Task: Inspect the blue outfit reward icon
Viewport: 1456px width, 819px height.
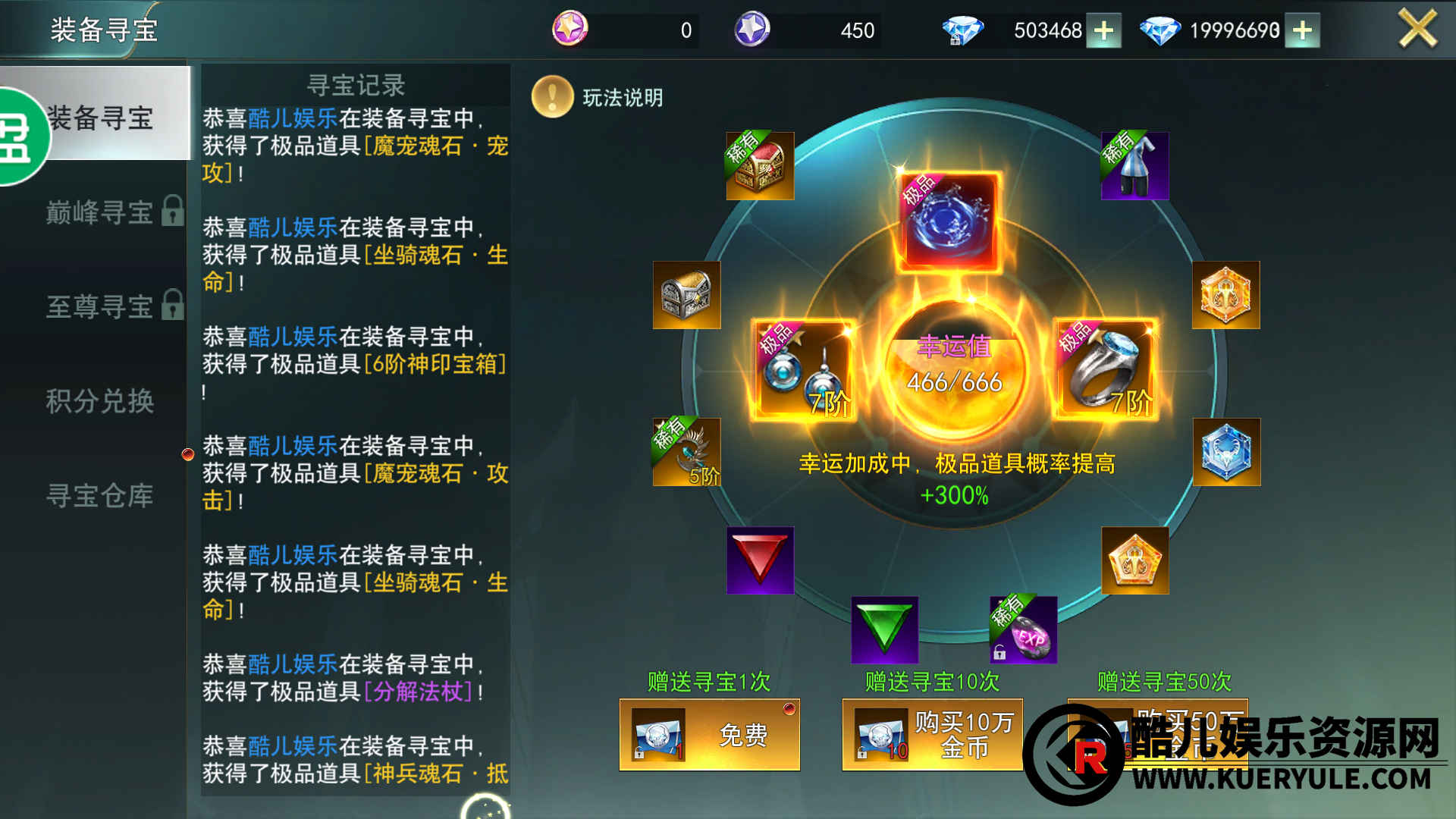Action: click(x=1134, y=166)
